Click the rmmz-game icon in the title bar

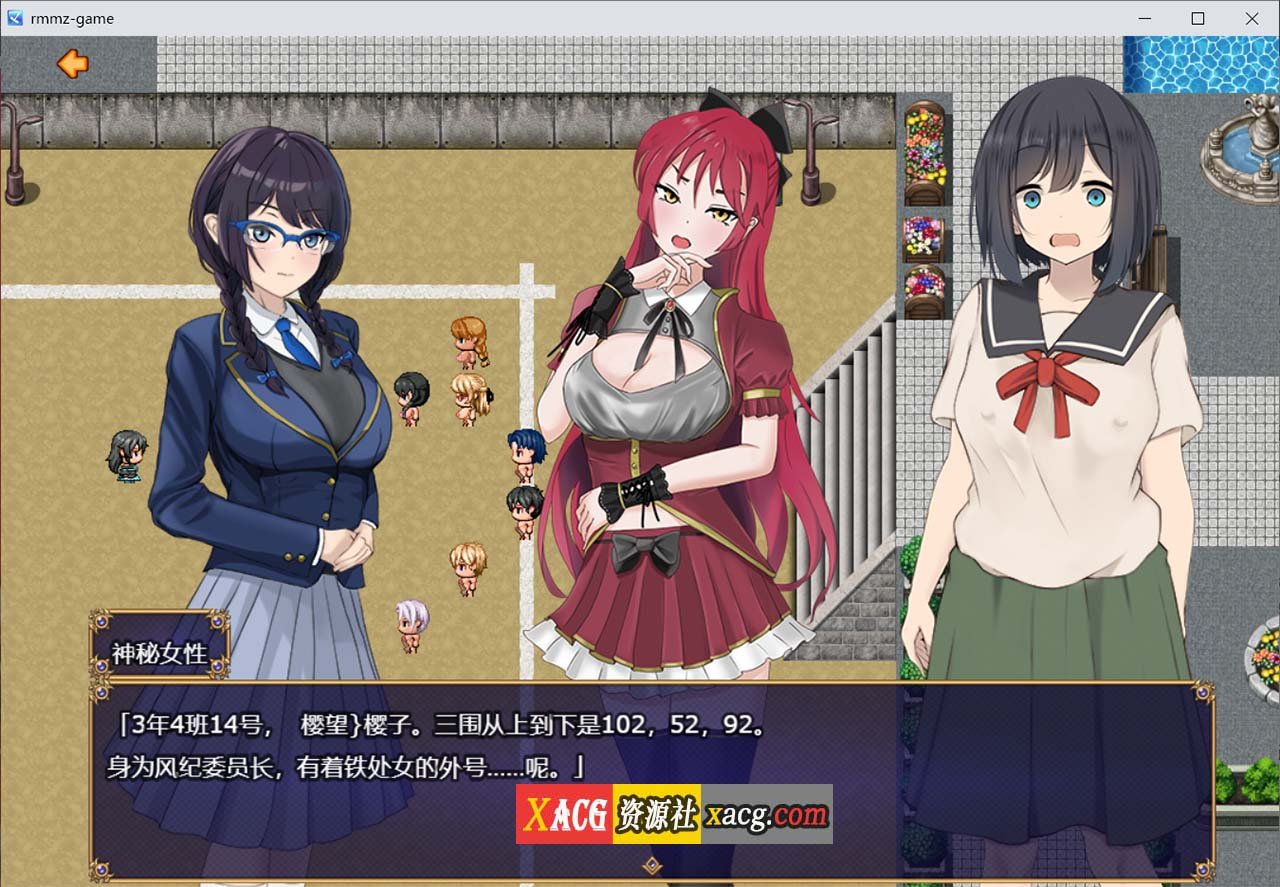[x=14, y=17]
